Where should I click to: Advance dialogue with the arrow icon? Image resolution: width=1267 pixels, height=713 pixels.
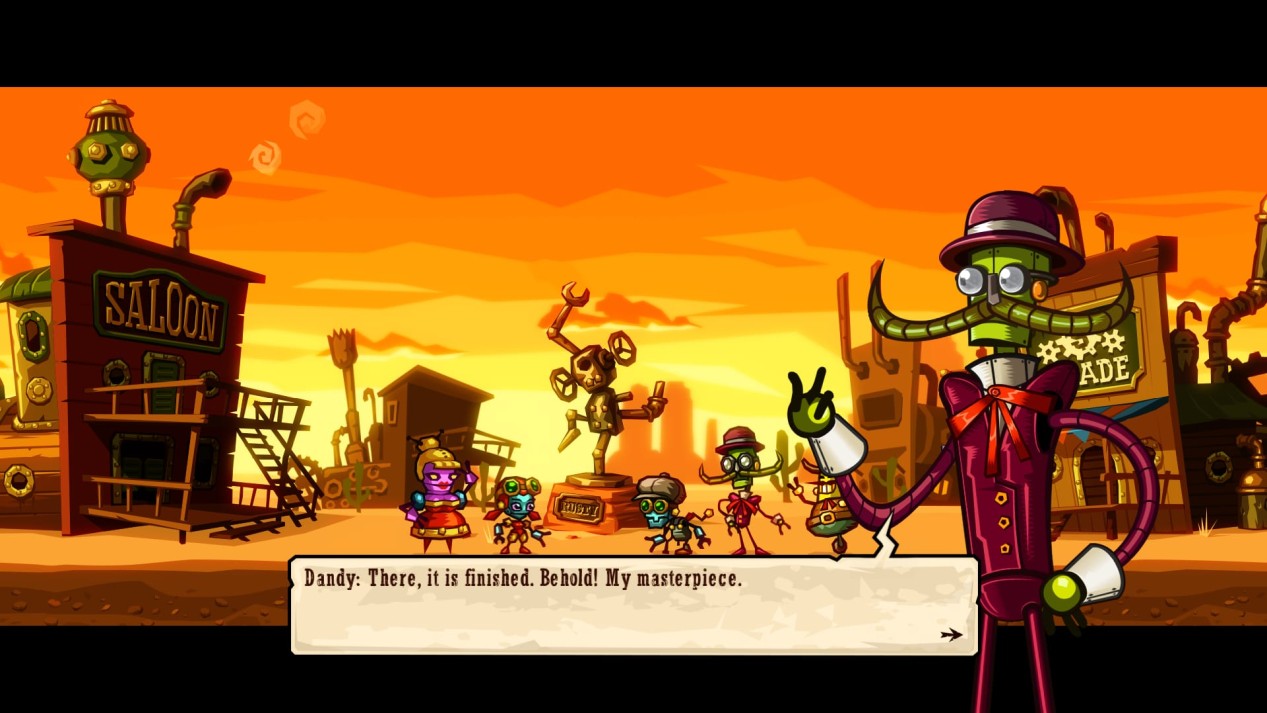point(950,634)
